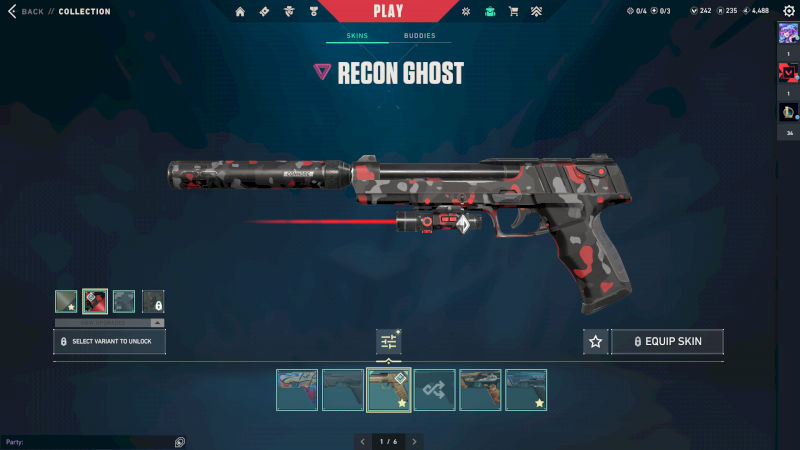Switch to the Buddies tab
Viewport: 800px width, 450px height.
pos(420,36)
